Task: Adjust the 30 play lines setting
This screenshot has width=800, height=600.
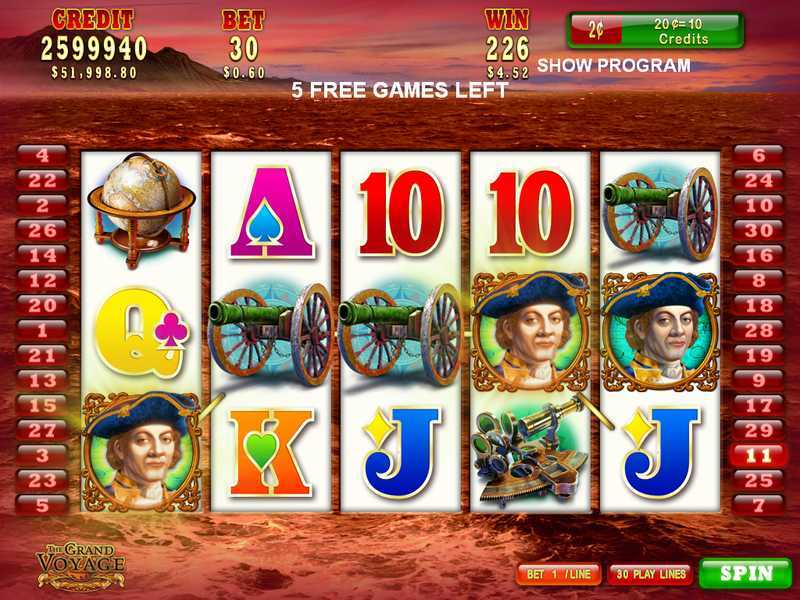Action: tap(650, 575)
